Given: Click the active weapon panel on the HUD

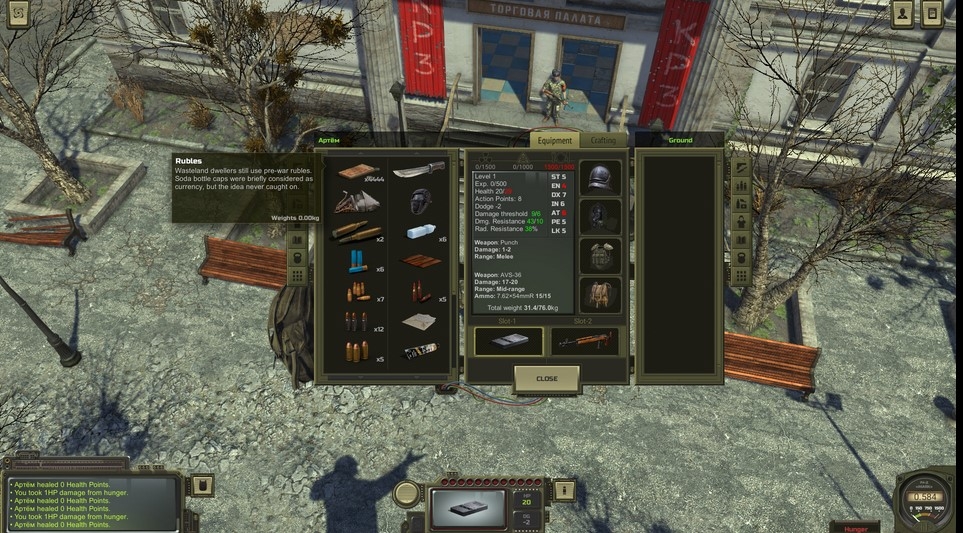Looking at the screenshot, I should pos(468,506).
